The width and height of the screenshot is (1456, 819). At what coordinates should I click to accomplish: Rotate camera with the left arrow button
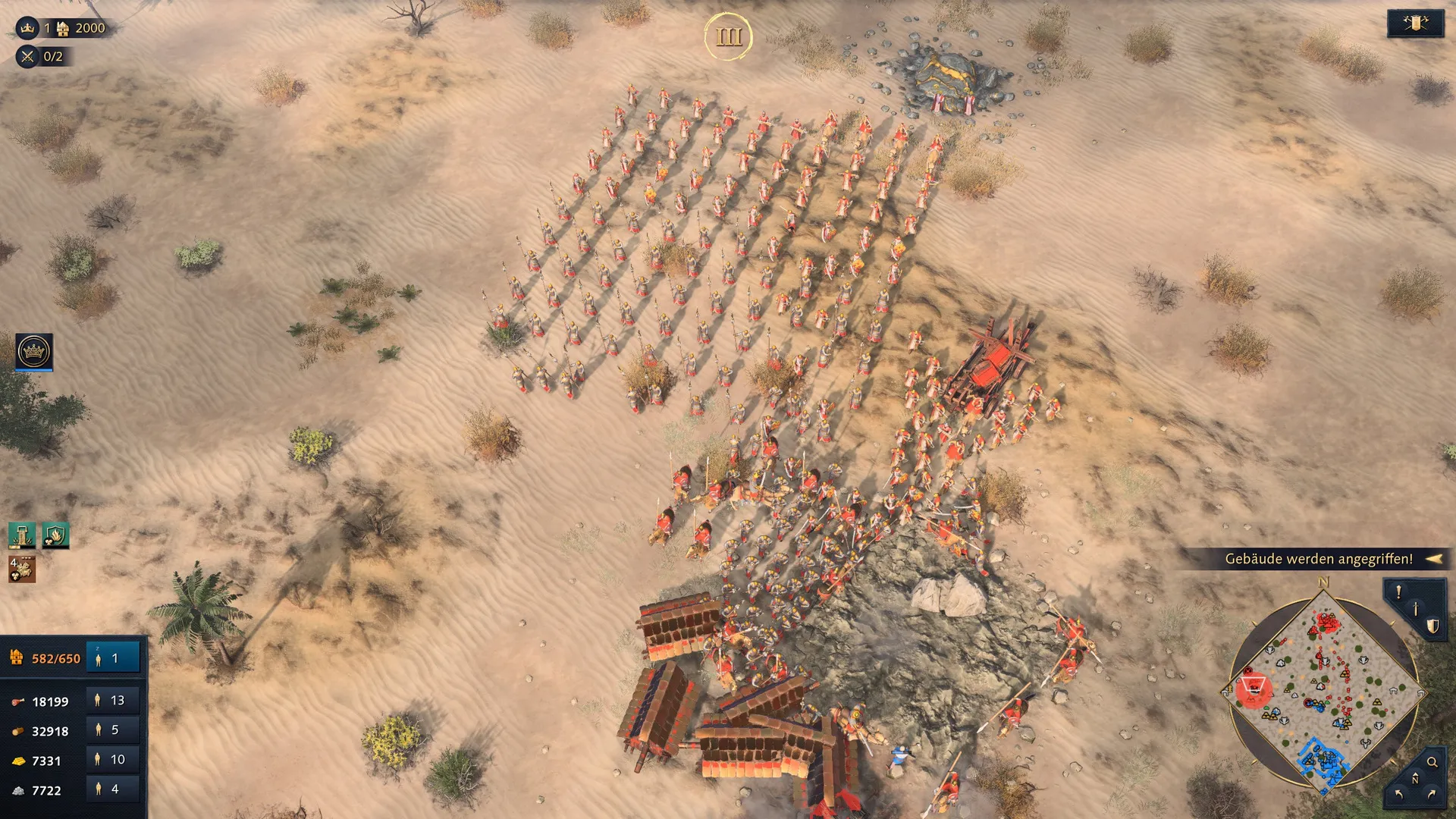[1398, 794]
